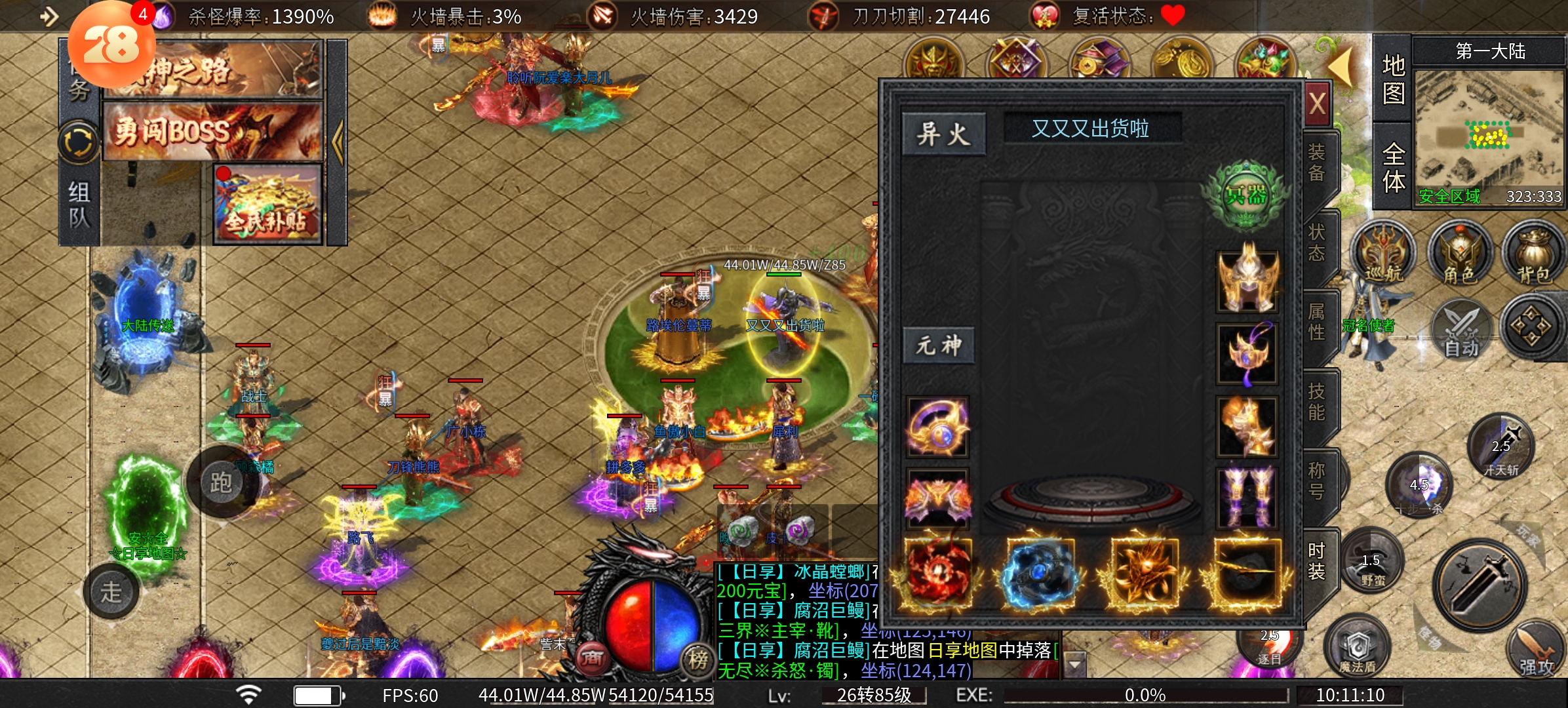Screen dimensions: 1568x708
Task: Select the golden helmet equipment slot
Action: coord(1247,280)
